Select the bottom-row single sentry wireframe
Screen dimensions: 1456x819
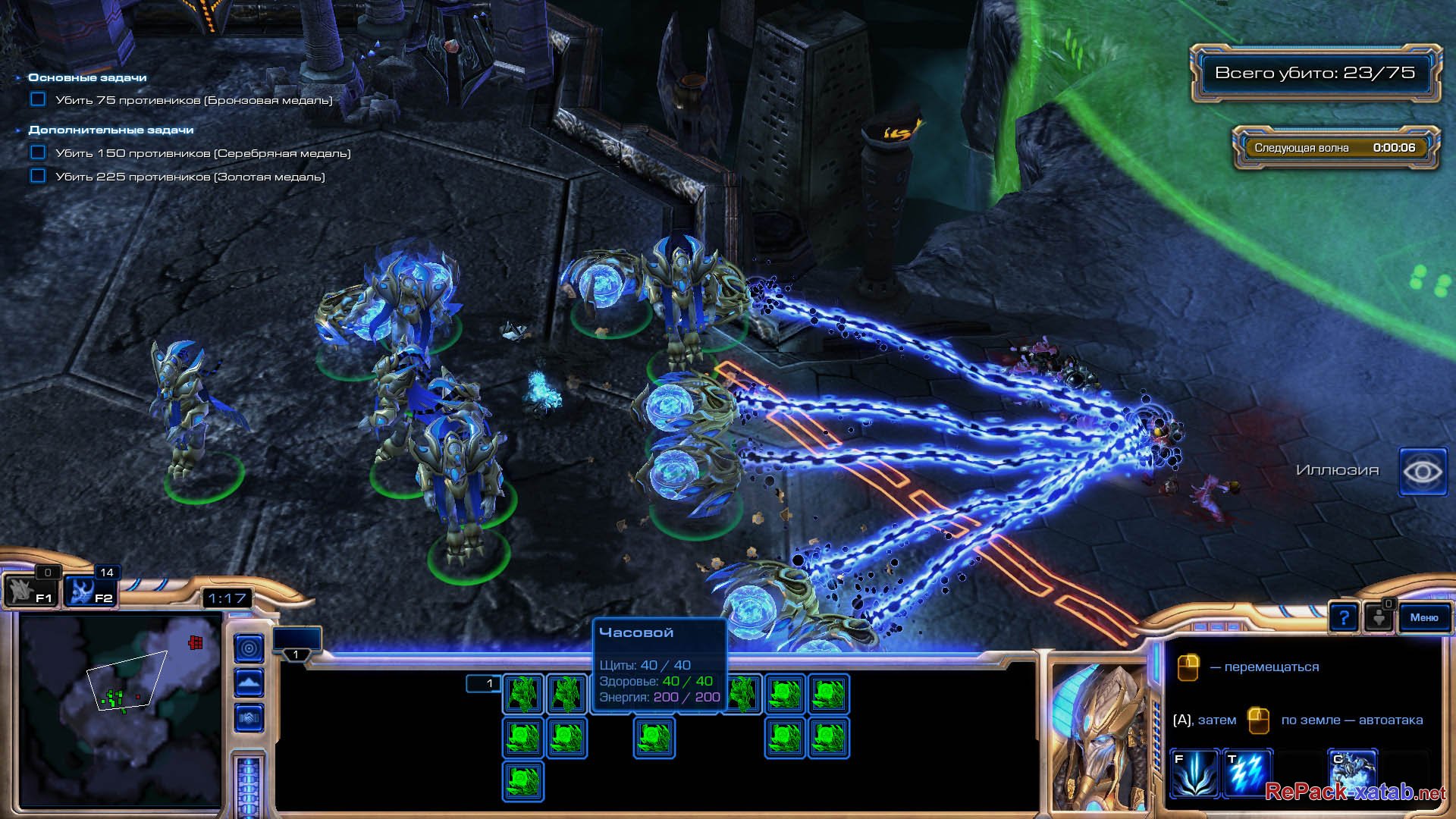[x=522, y=782]
